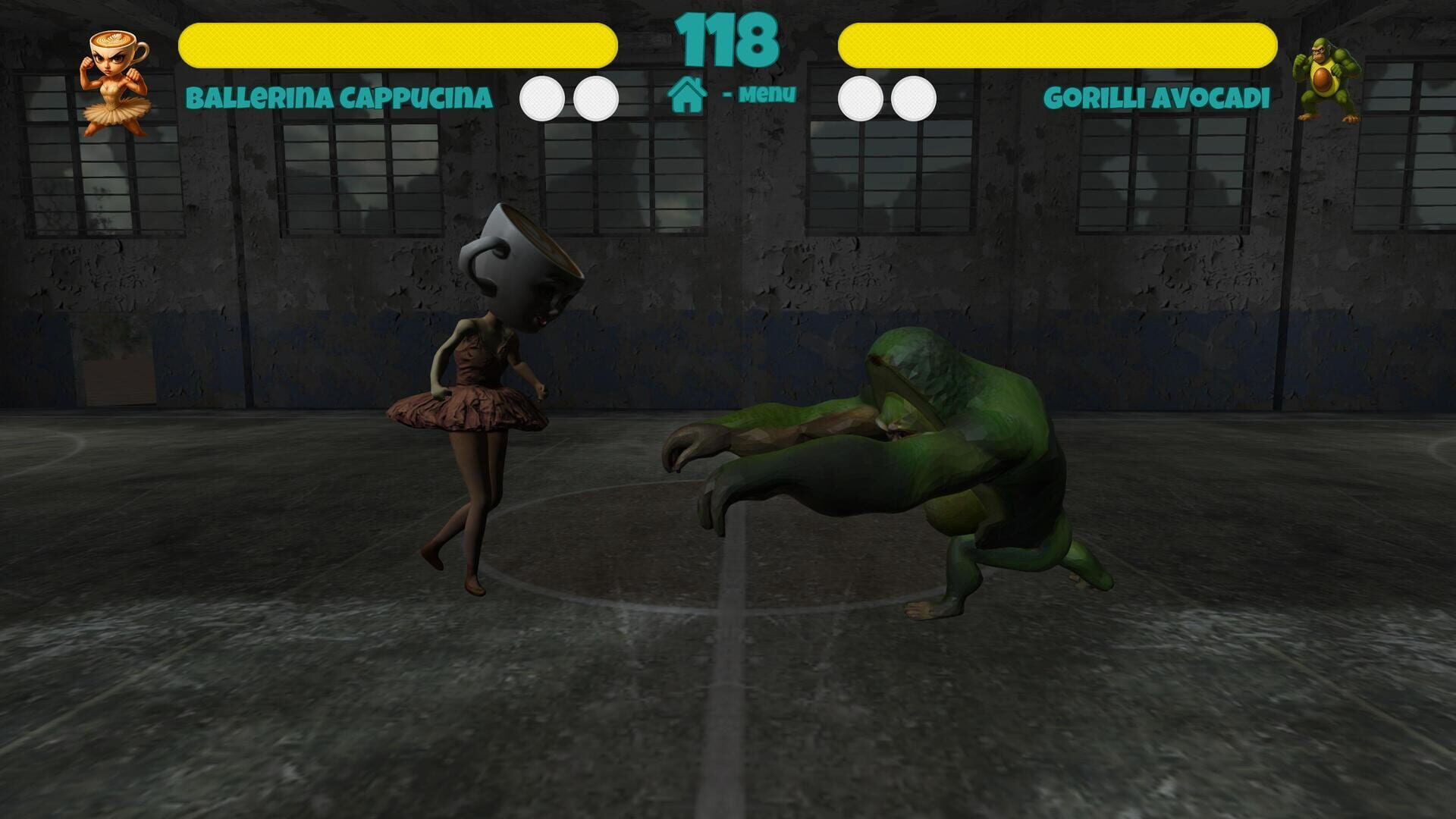Select the home Menu icon
This screenshot has height=819, width=1456.
coord(689,95)
